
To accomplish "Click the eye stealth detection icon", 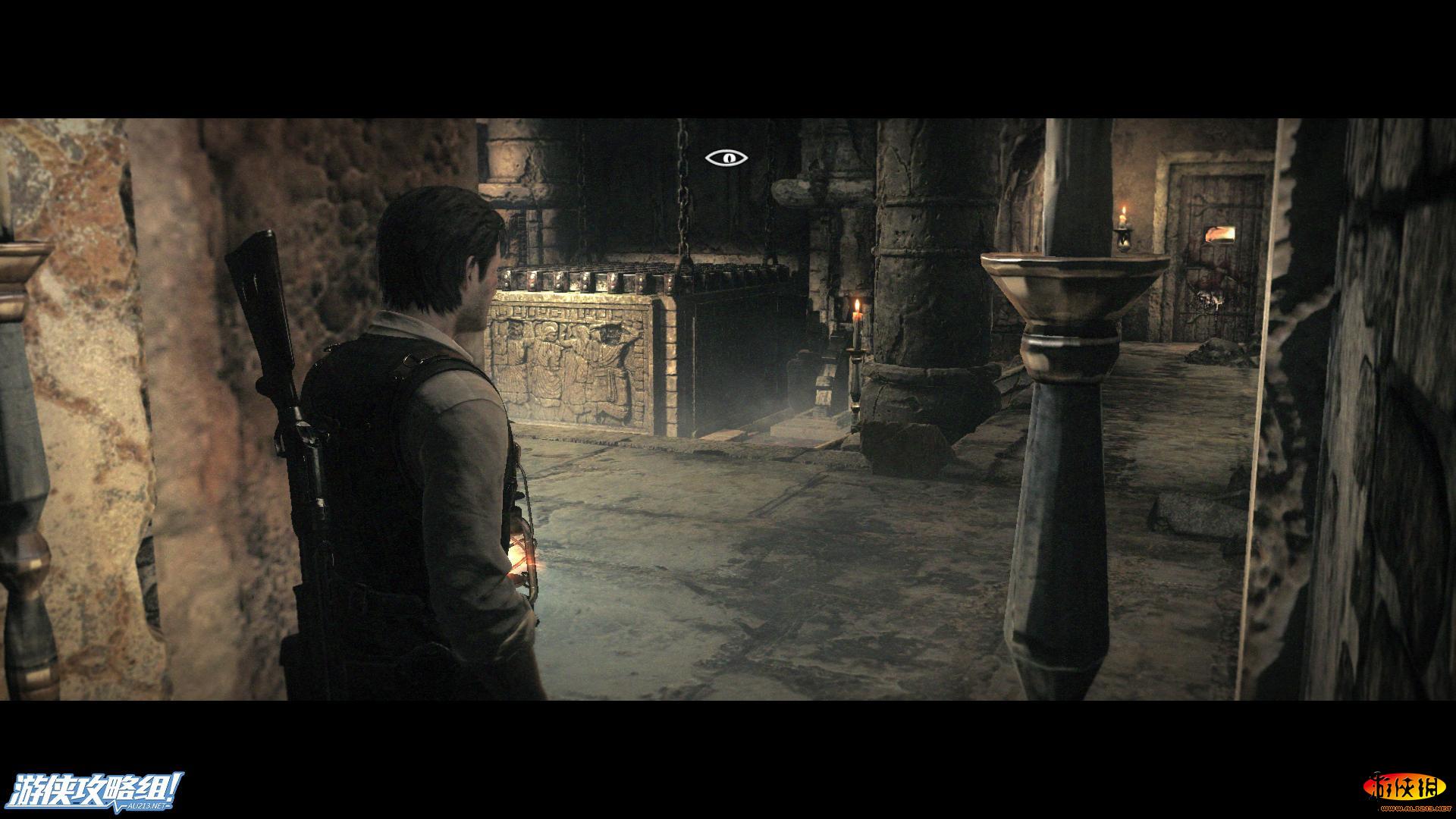I will pos(726,158).
